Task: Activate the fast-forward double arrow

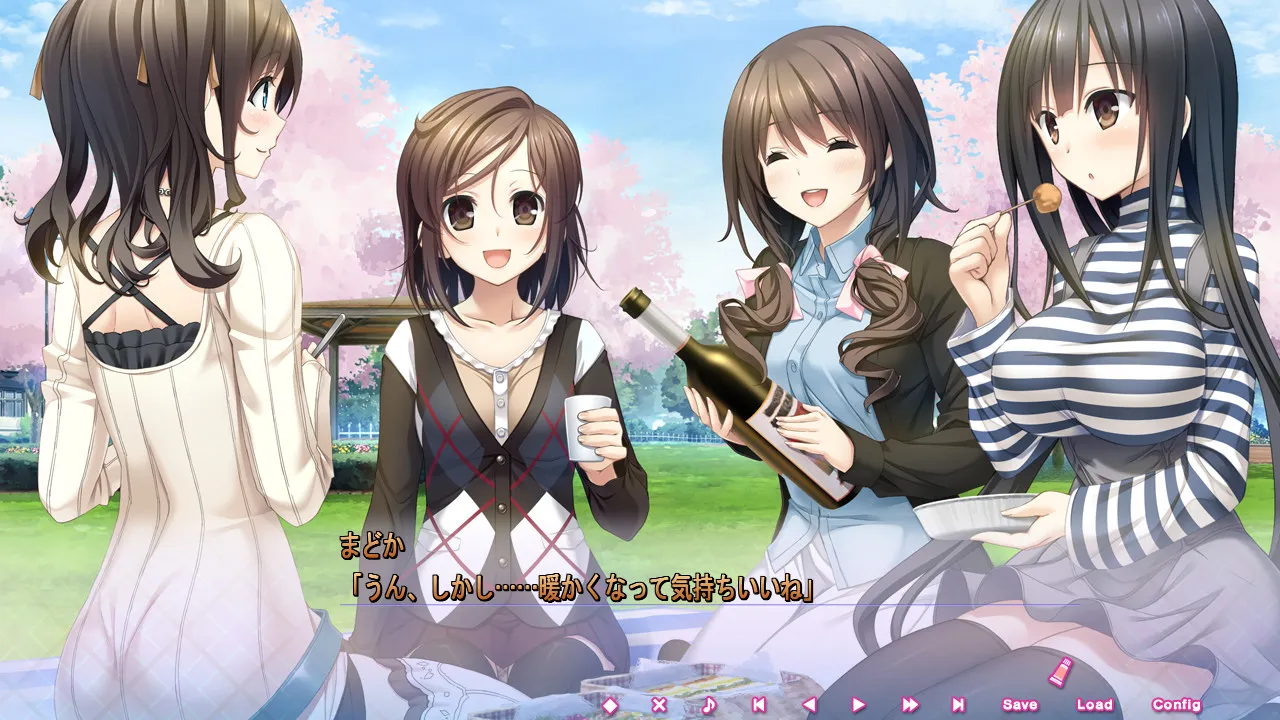Action: [x=909, y=705]
